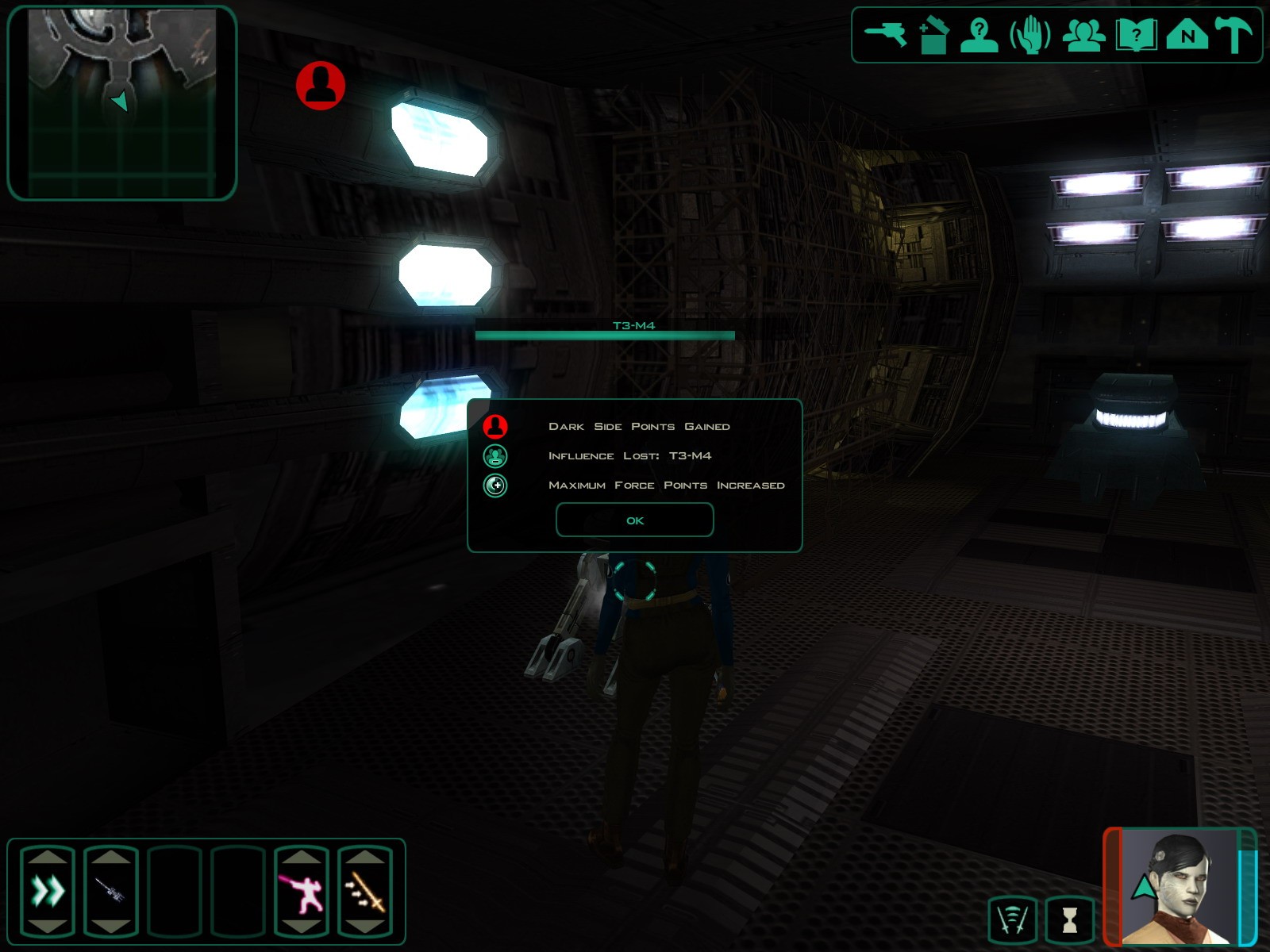Click the hourglass pause button
Image resolution: width=1270 pixels, height=952 pixels.
[1069, 920]
